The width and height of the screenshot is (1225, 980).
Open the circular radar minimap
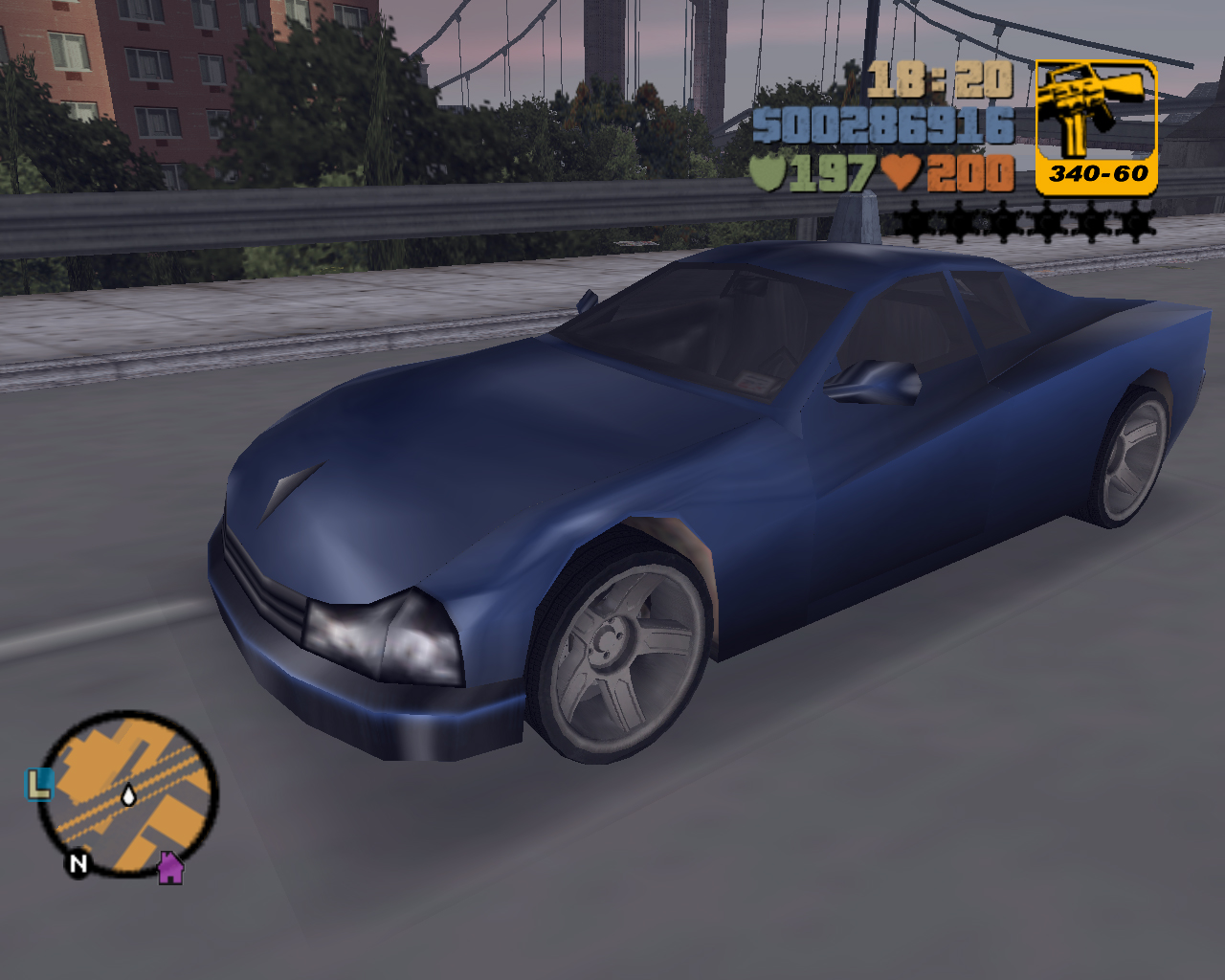(128, 793)
